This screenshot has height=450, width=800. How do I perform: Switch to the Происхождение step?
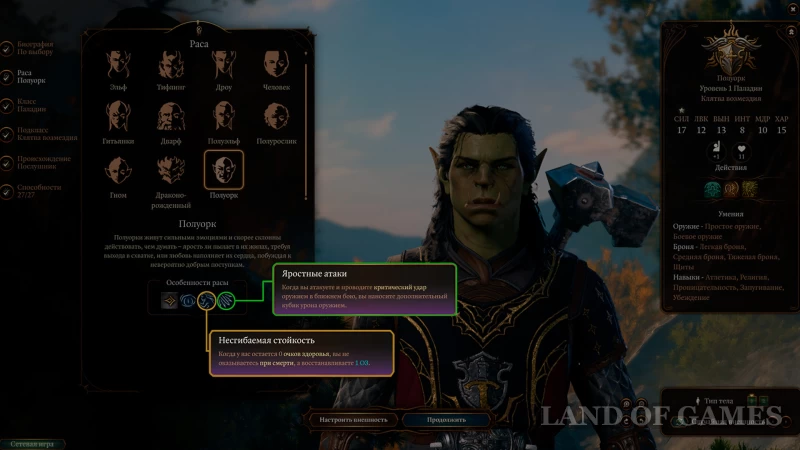click(x=38, y=161)
